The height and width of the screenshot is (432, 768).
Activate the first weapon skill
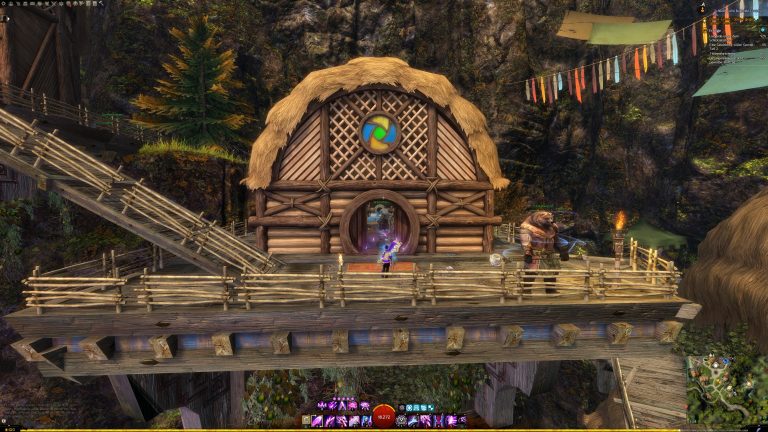coord(320,421)
